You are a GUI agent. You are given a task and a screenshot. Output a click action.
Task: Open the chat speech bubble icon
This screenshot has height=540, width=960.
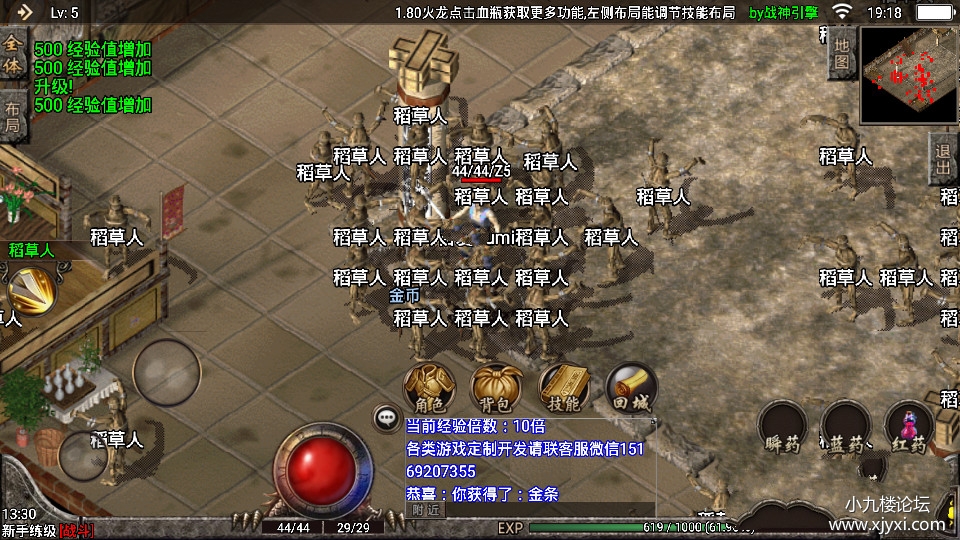[x=386, y=416]
